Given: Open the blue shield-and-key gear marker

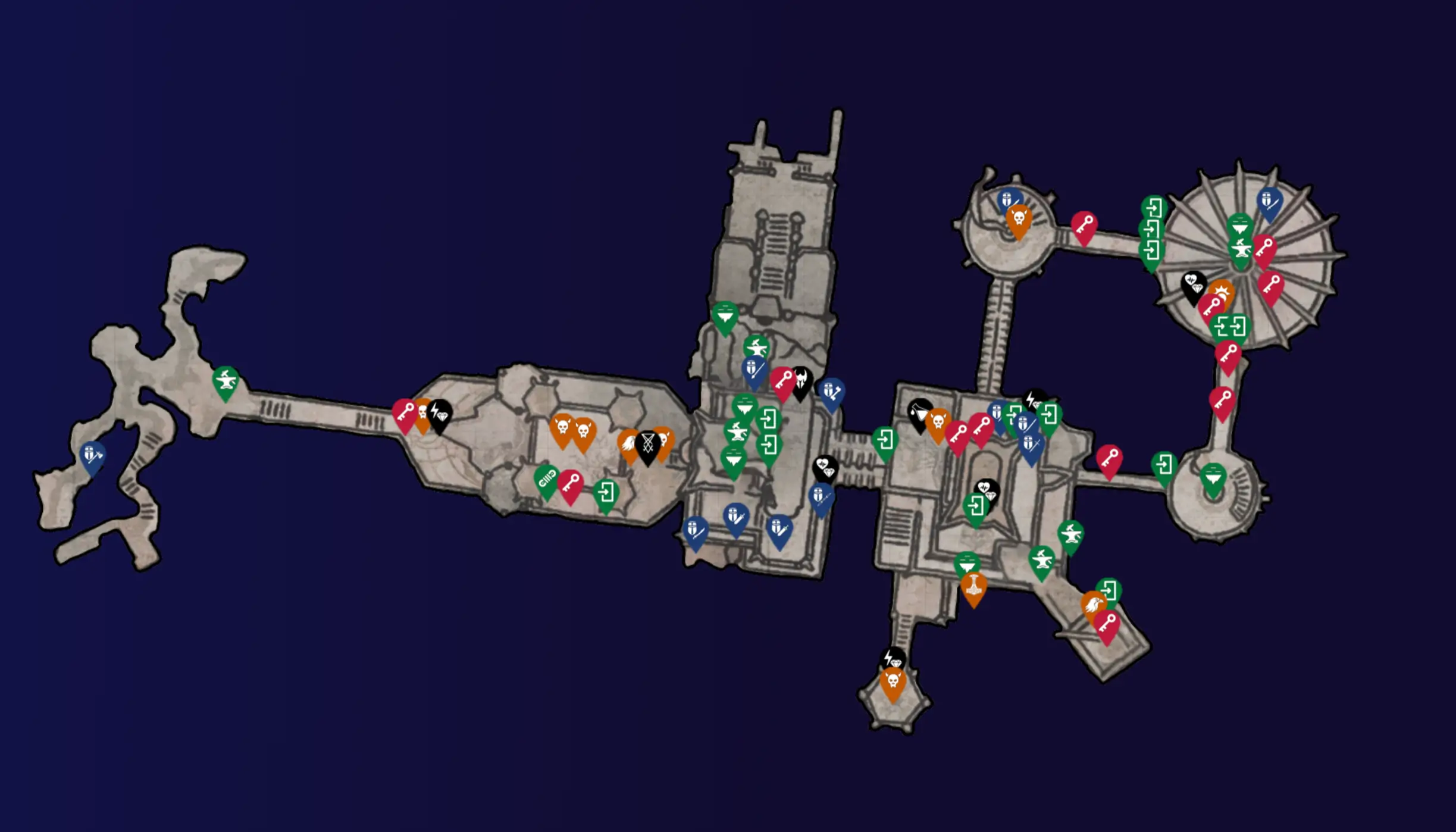Looking at the screenshot, I should [831, 392].
